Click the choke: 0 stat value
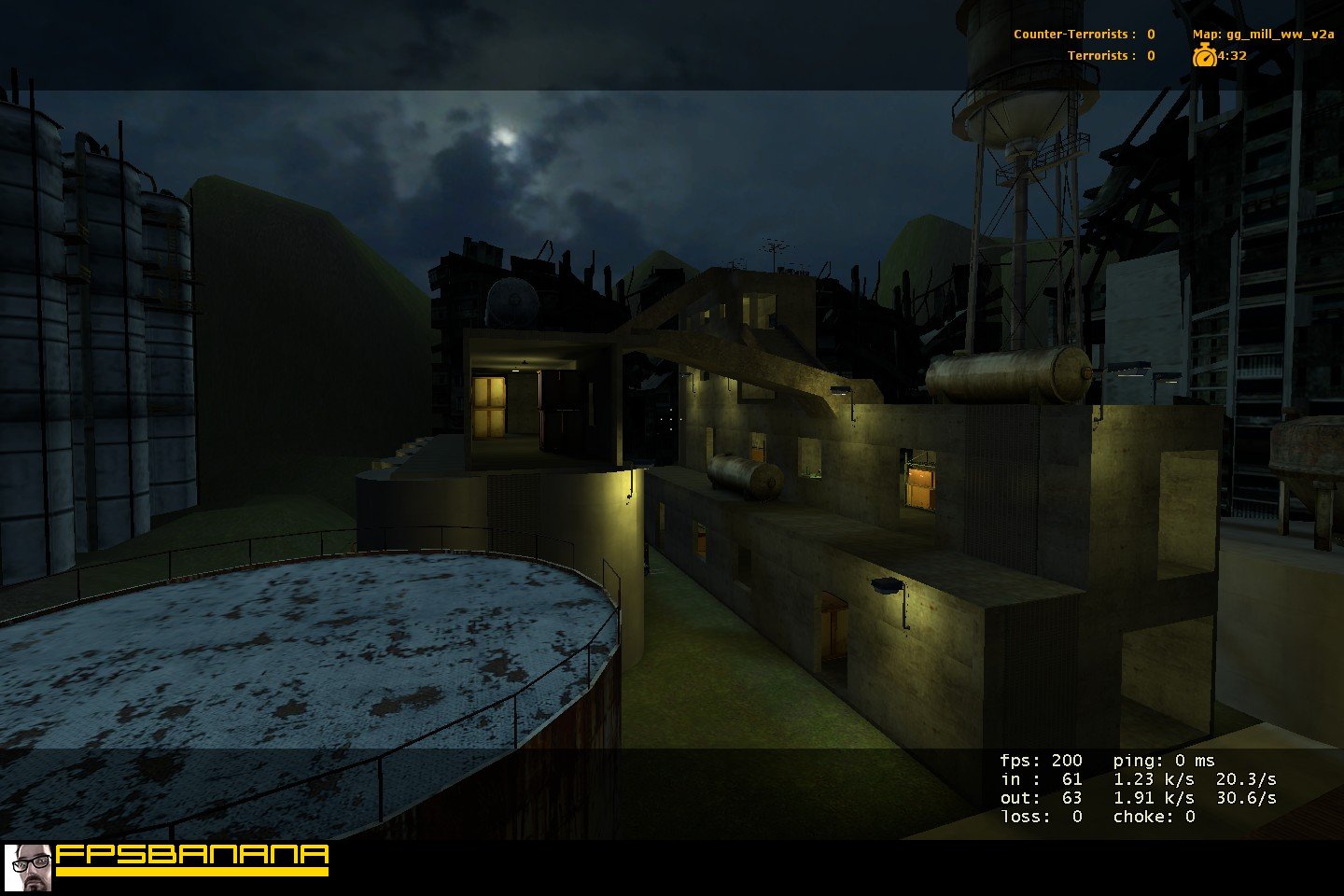This screenshot has height=896, width=1344. click(1153, 817)
